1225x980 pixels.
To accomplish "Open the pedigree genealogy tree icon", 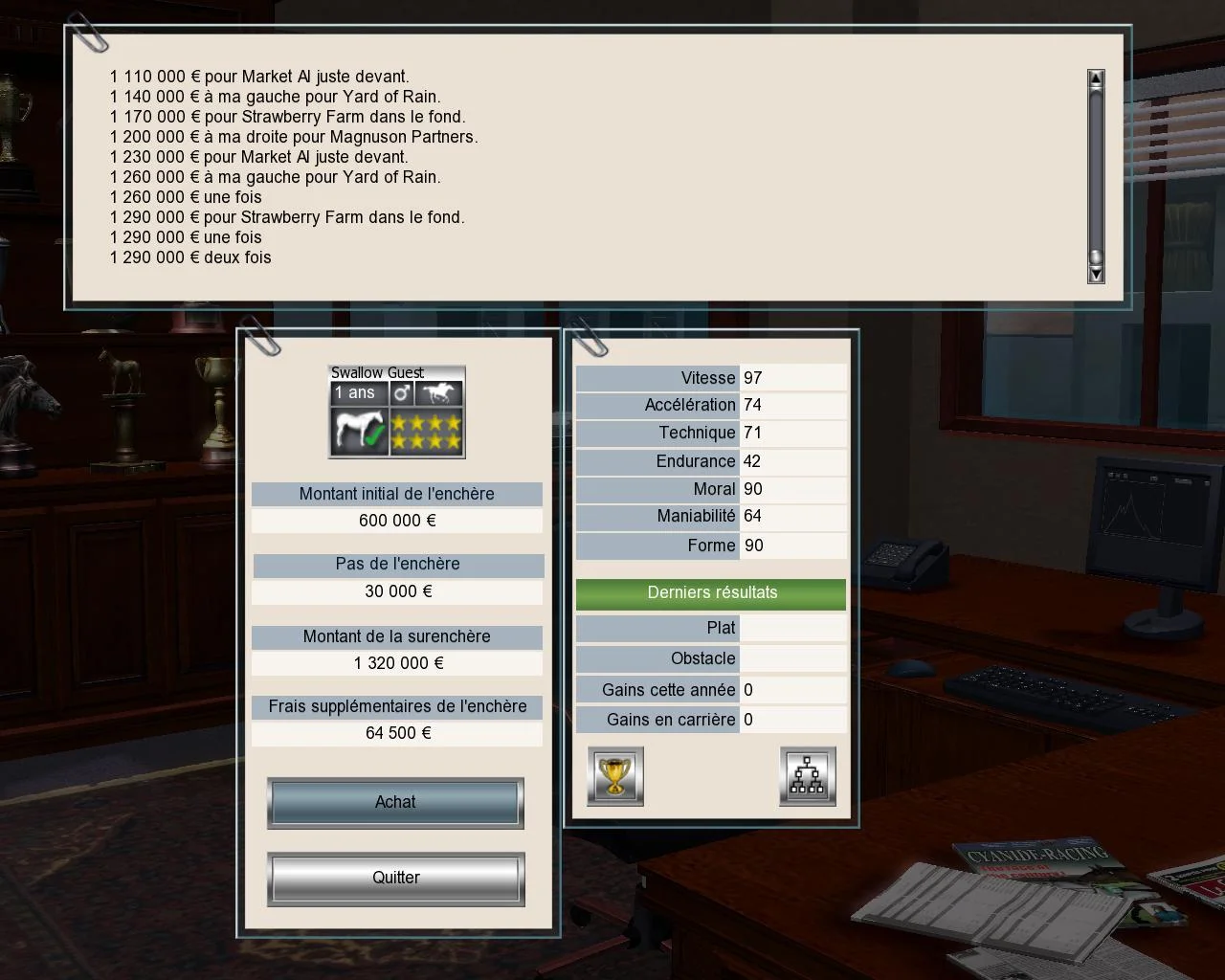I will (x=808, y=776).
